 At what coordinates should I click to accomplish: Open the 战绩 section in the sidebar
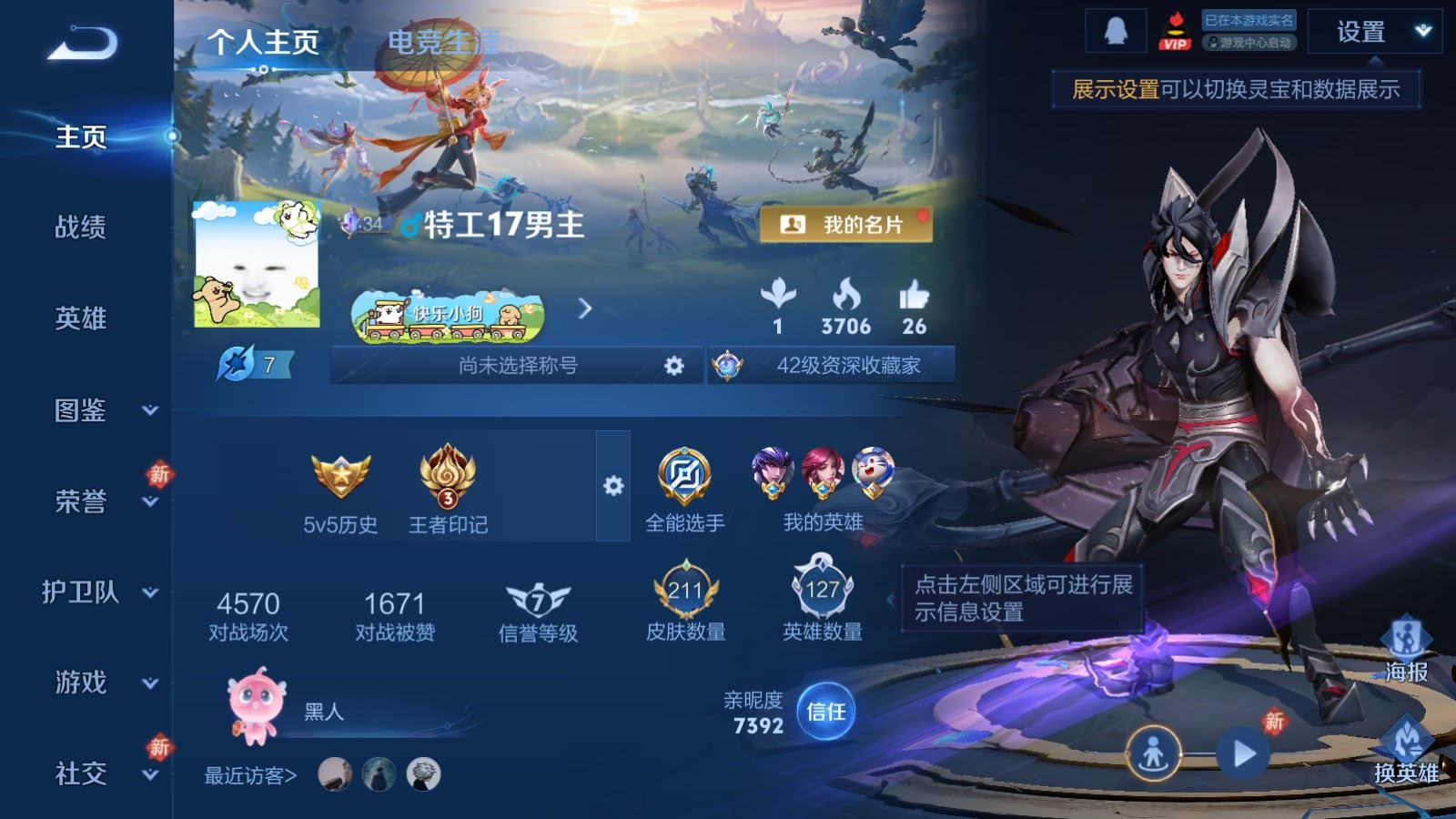coord(80,227)
